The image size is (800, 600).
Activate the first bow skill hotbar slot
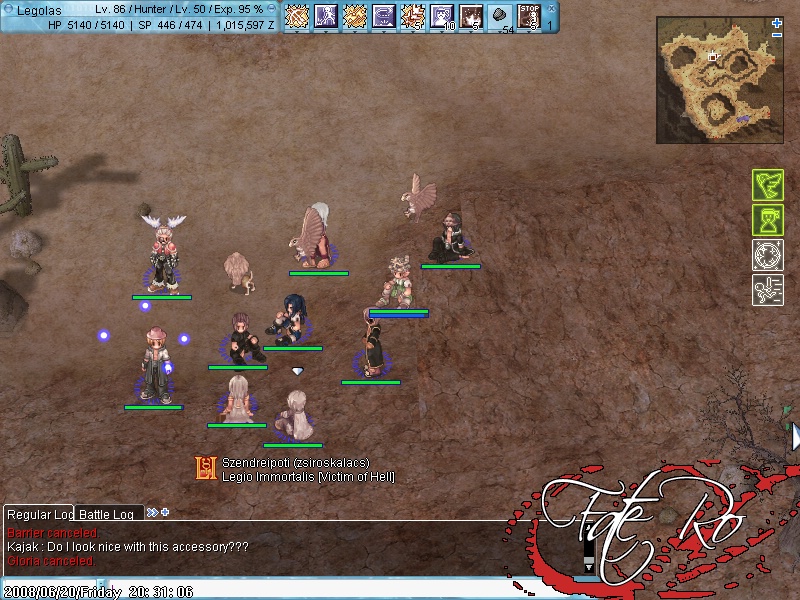click(296, 17)
